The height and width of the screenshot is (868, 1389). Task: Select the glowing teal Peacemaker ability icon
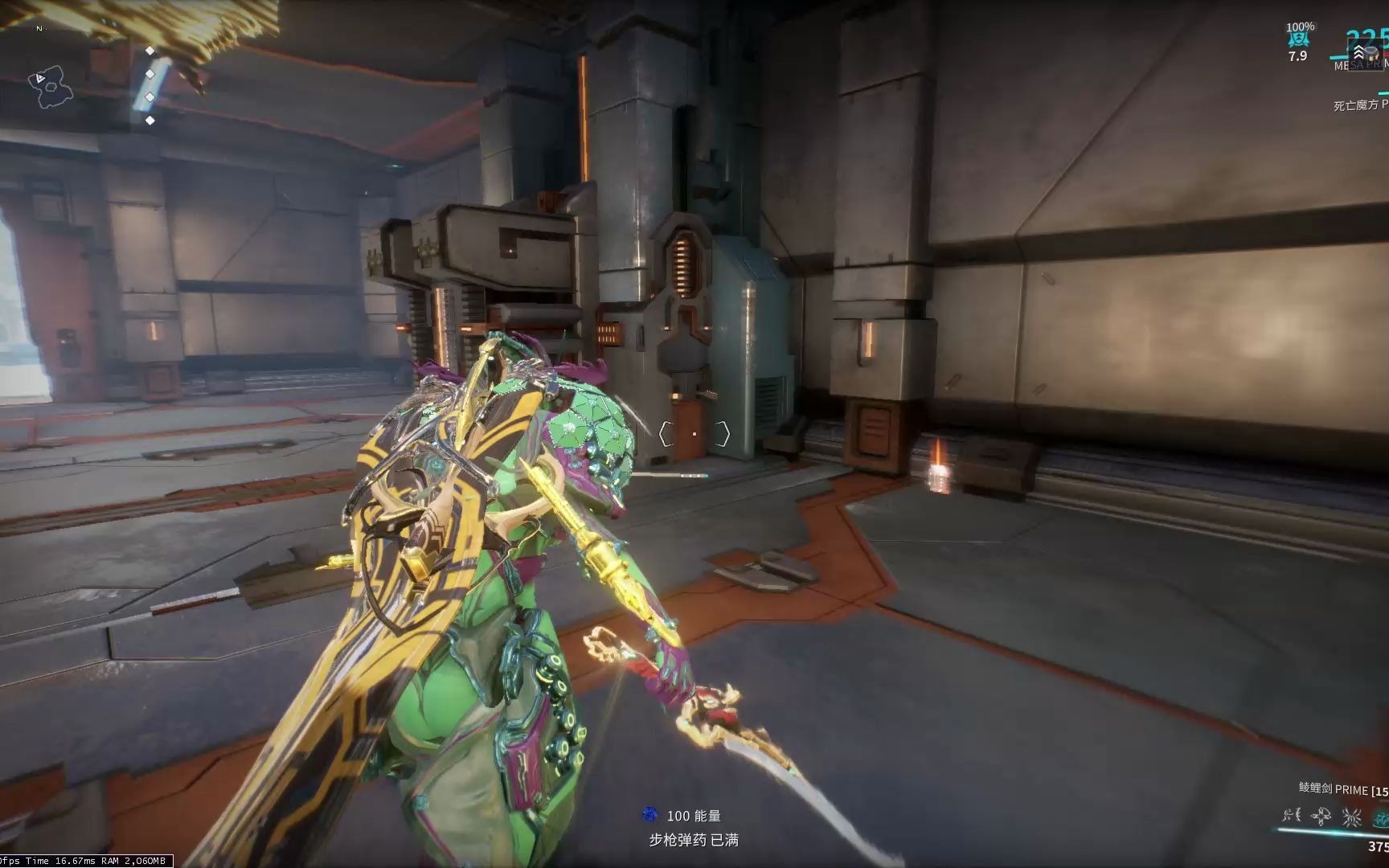(1379, 817)
